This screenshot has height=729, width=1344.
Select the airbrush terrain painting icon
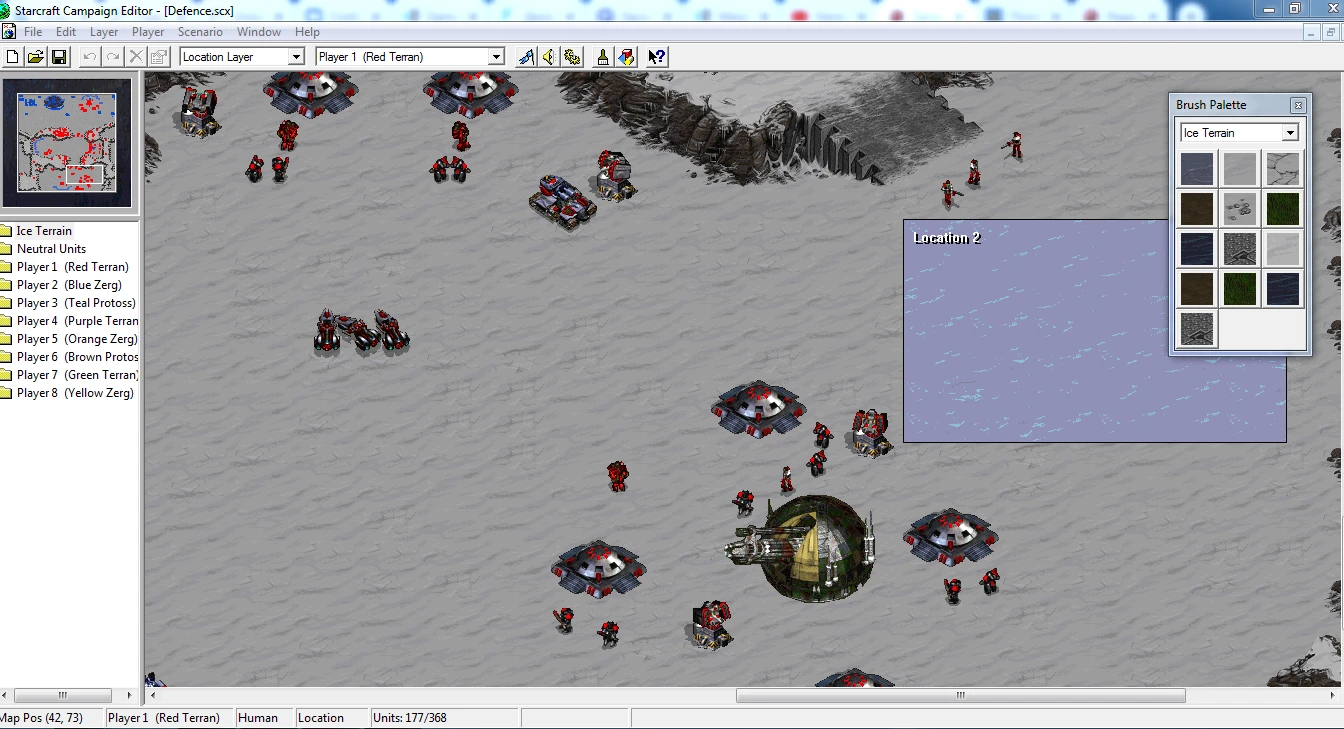[525, 57]
